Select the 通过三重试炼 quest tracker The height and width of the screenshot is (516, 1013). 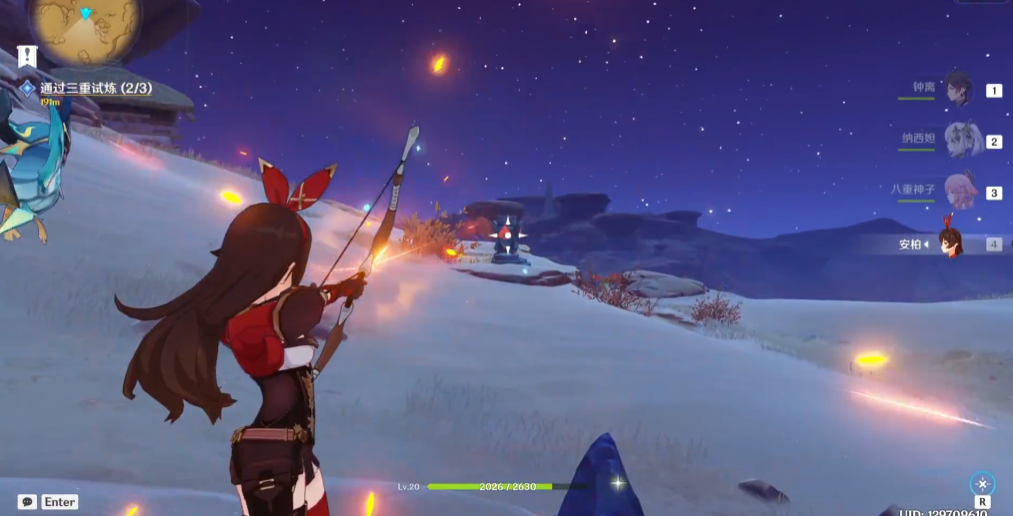pos(95,88)
